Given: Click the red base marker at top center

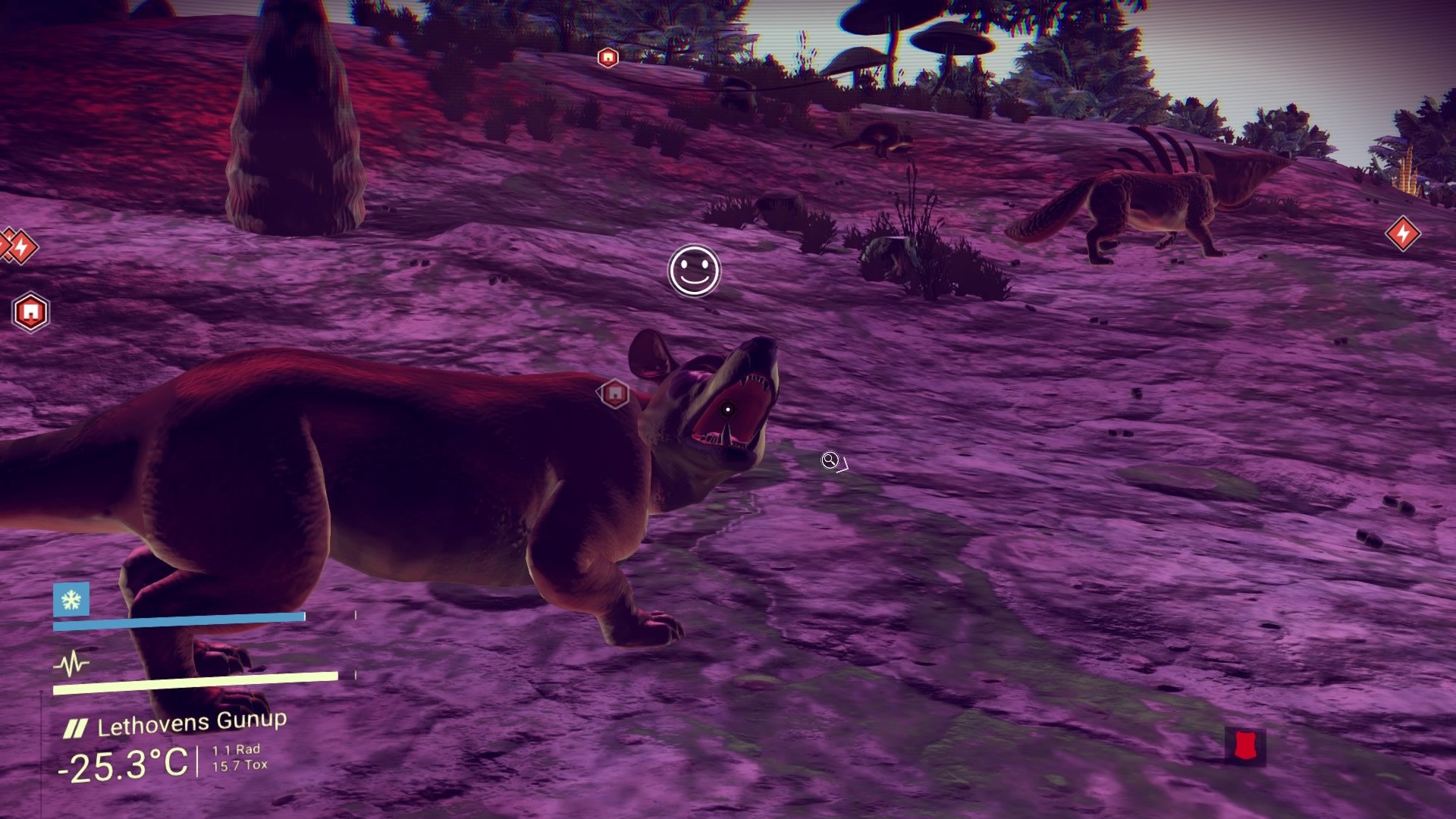Looking at the screenshot, I should tap(607, 56).
